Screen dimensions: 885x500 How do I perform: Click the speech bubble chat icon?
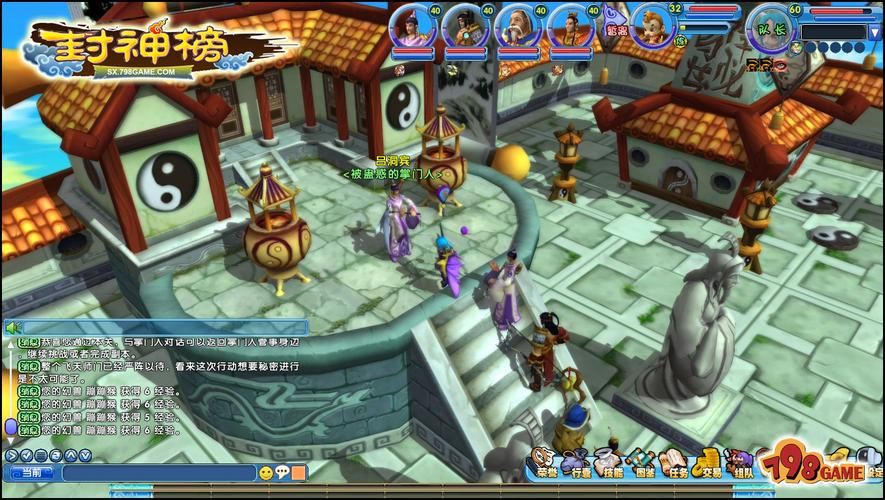[x=283, y=473]
